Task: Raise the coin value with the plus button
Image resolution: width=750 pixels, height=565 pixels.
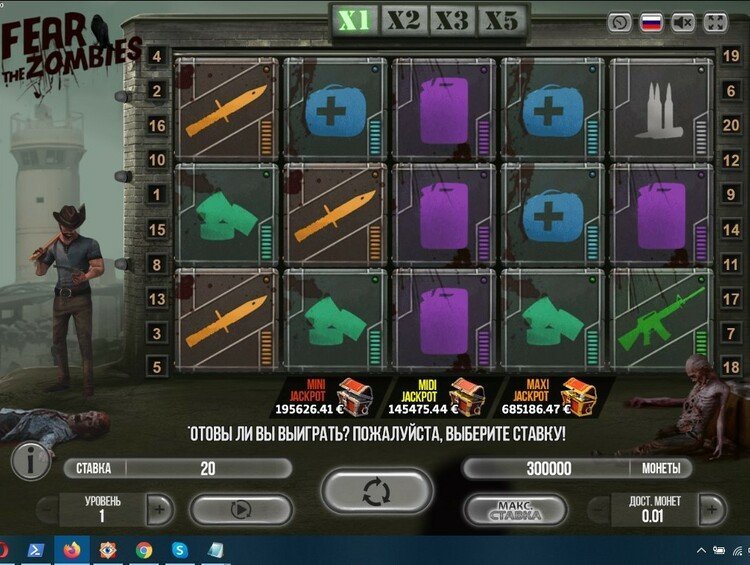Action: [x=712, y=510]
